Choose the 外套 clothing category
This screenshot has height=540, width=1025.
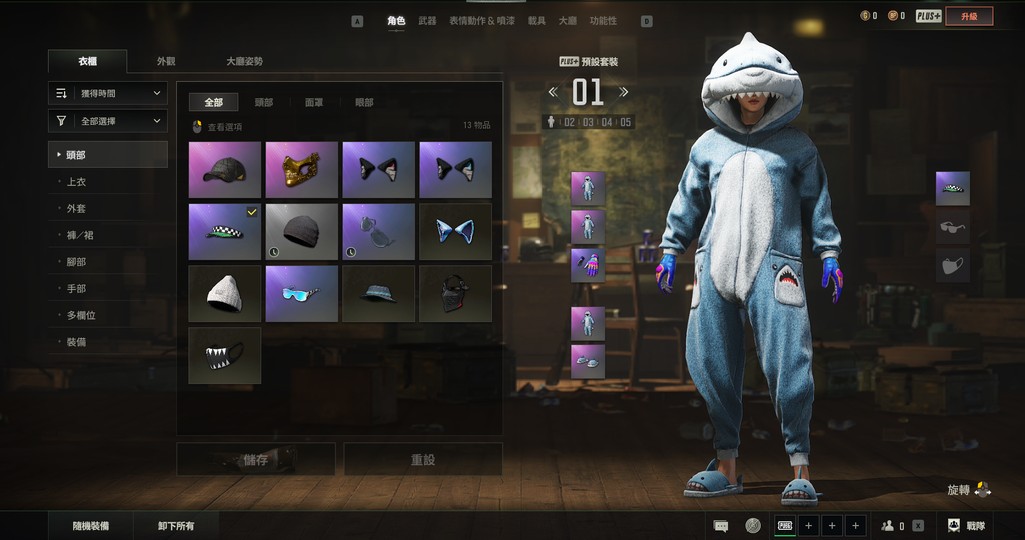point(76,209)
